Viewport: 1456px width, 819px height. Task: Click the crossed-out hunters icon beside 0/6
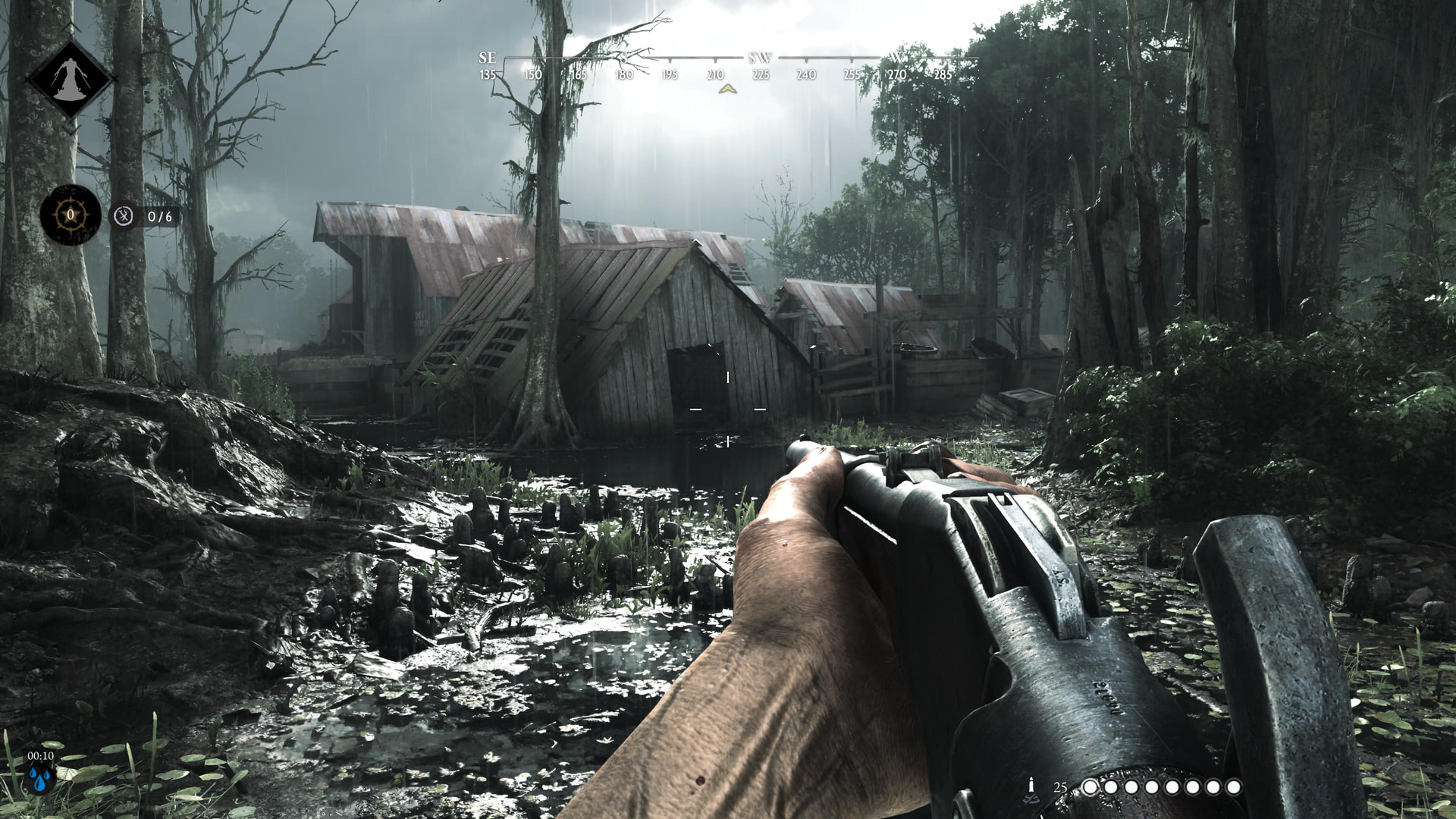[124, 217]
